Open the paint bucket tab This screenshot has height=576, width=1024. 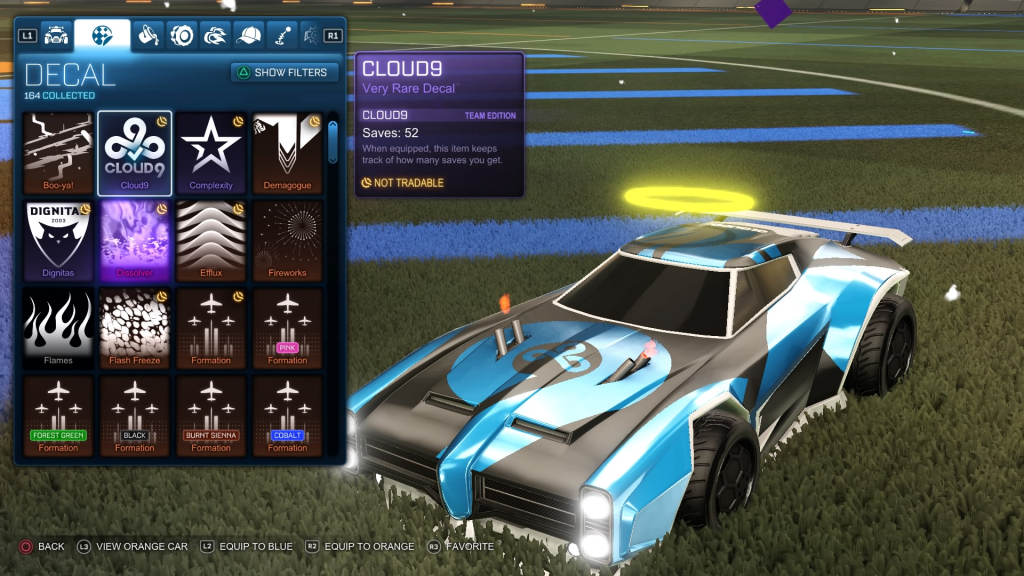tap(149, 36)
